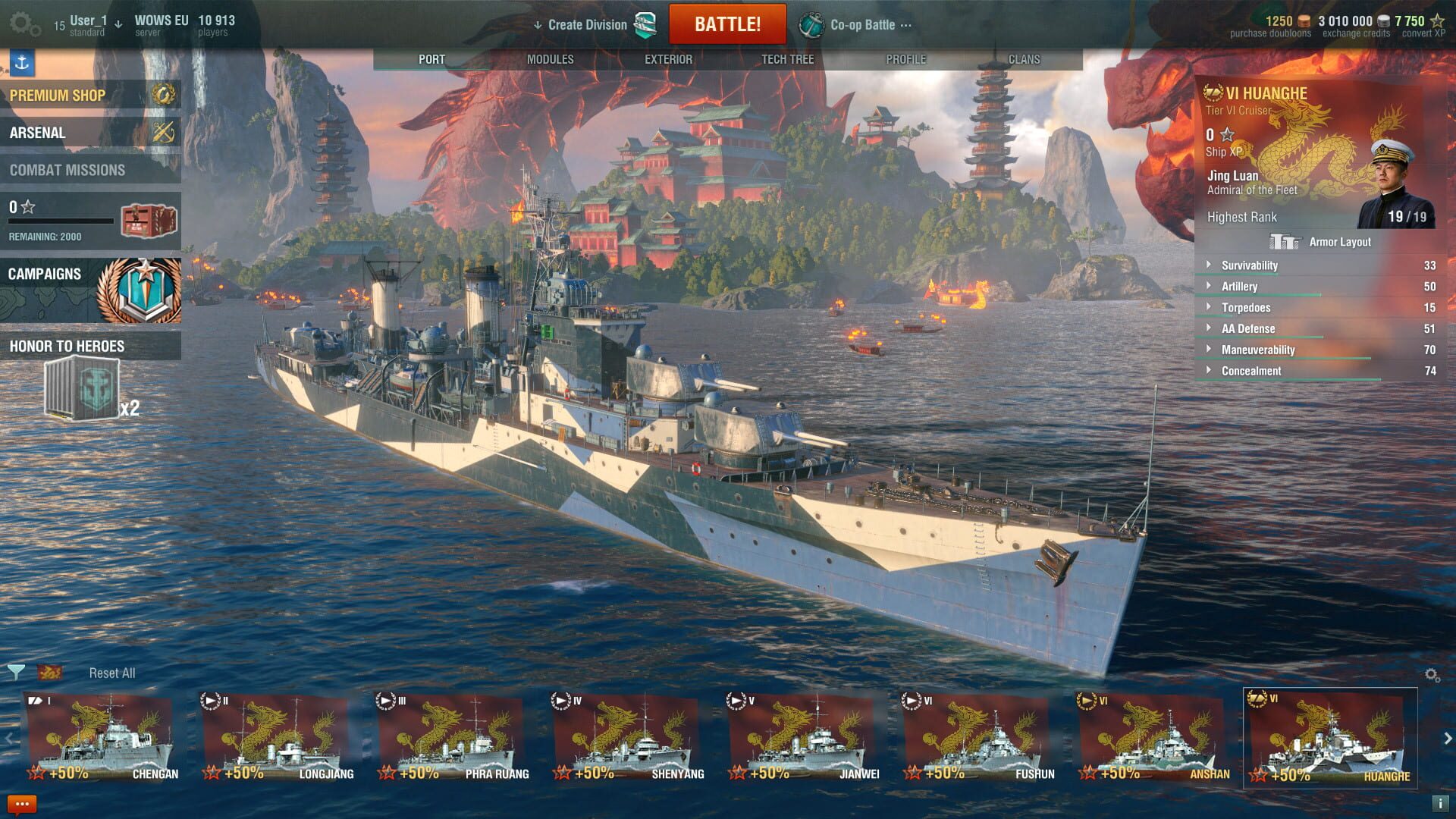Click the Create Division icon
This screenshot has width=1456, height=819.
point(647,24)
